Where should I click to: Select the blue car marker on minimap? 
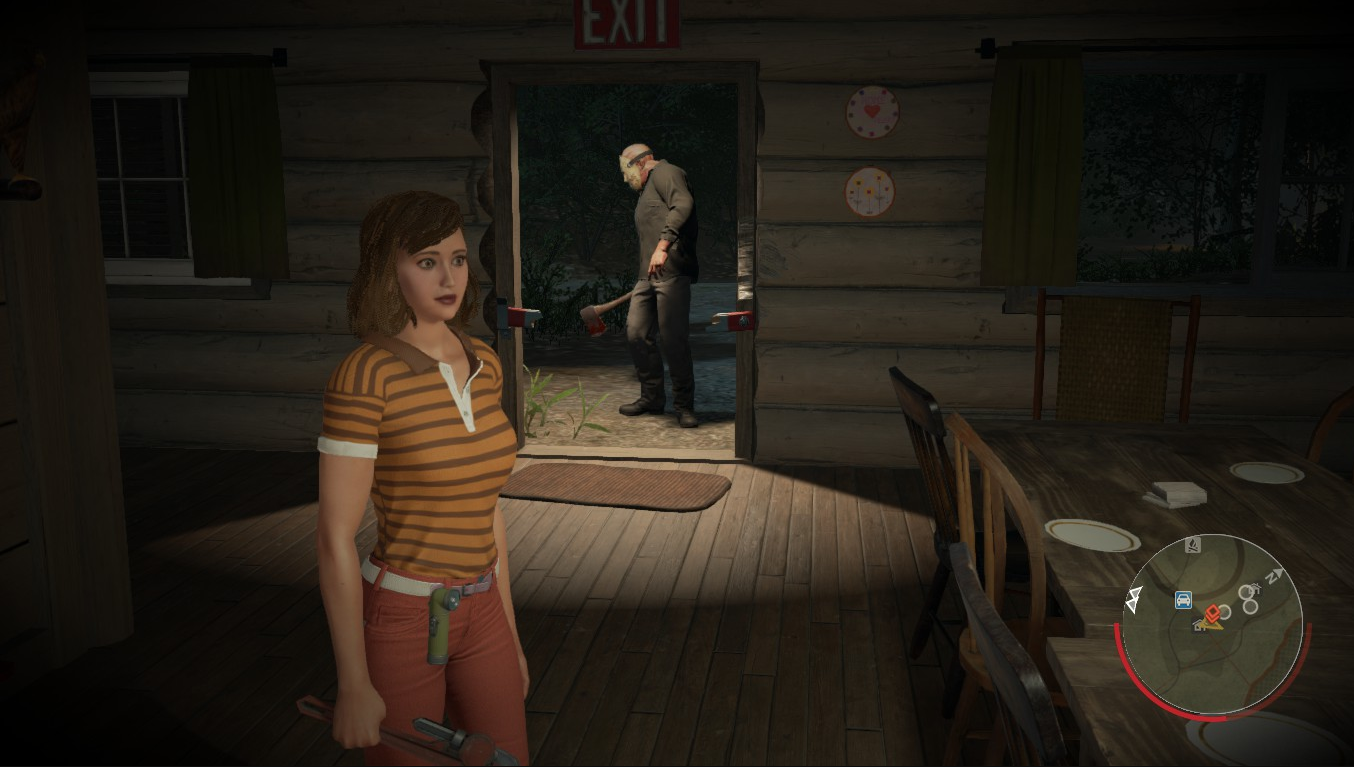[x=1183, y=600]
